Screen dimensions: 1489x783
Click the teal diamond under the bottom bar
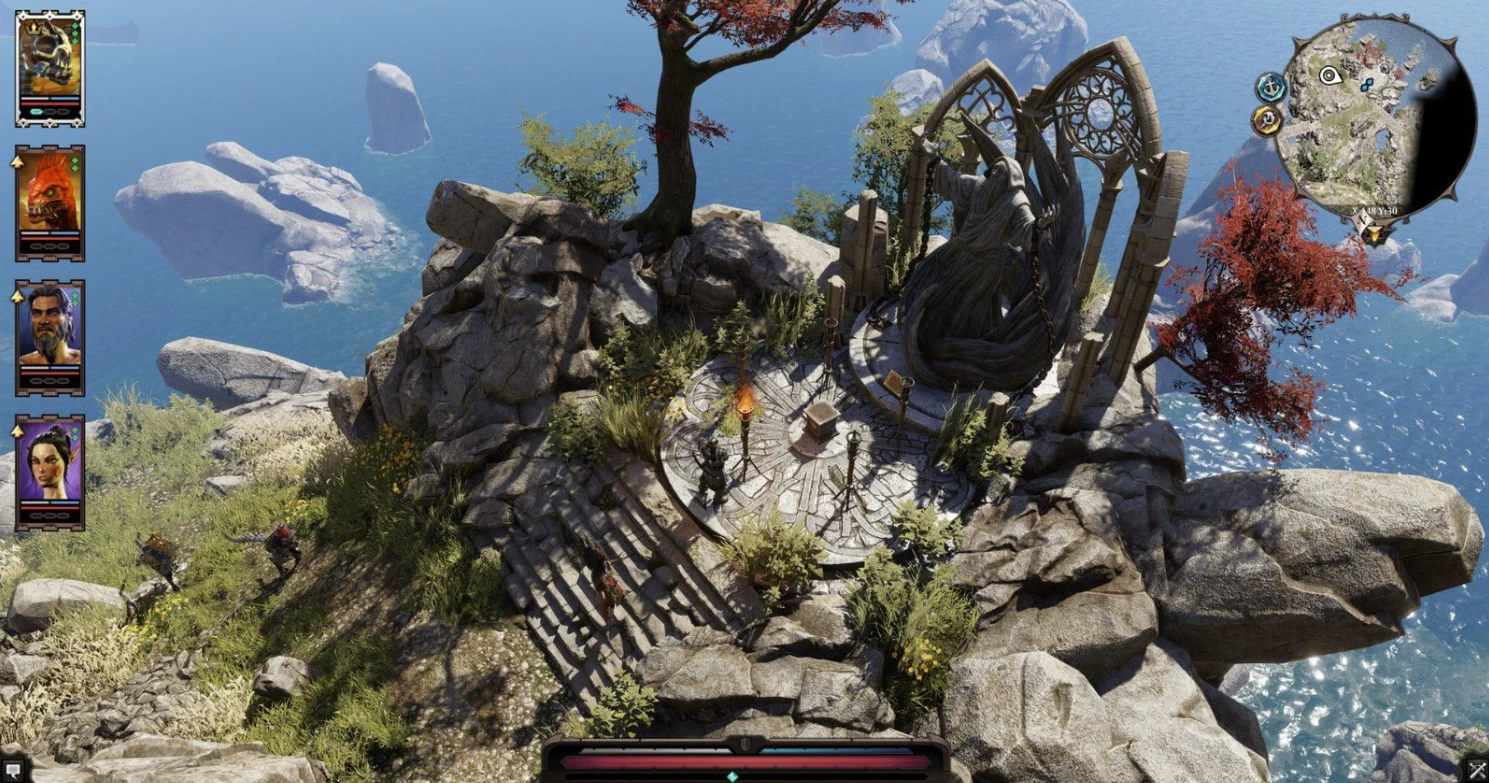pyautogui.click(x=732, y=776)
